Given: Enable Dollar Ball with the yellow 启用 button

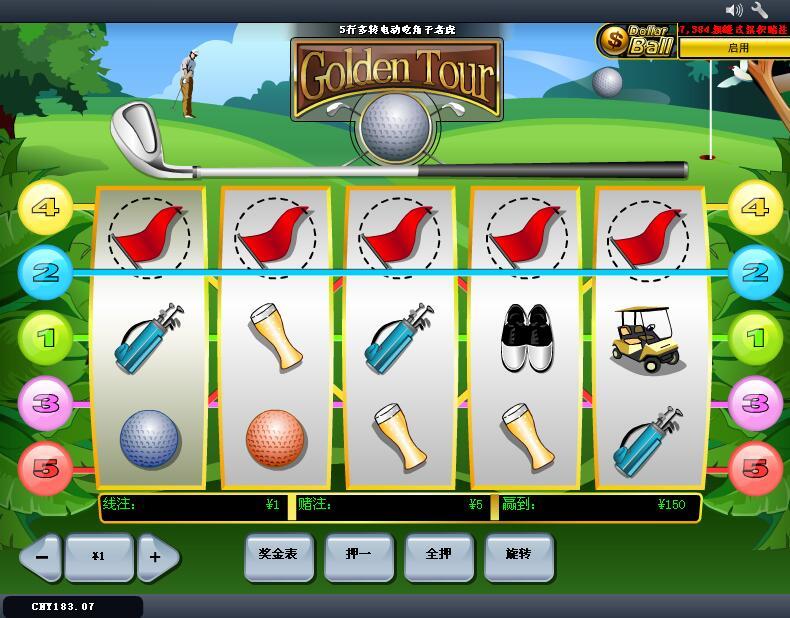Looking at the screenshot, I should tap(737, 48).
